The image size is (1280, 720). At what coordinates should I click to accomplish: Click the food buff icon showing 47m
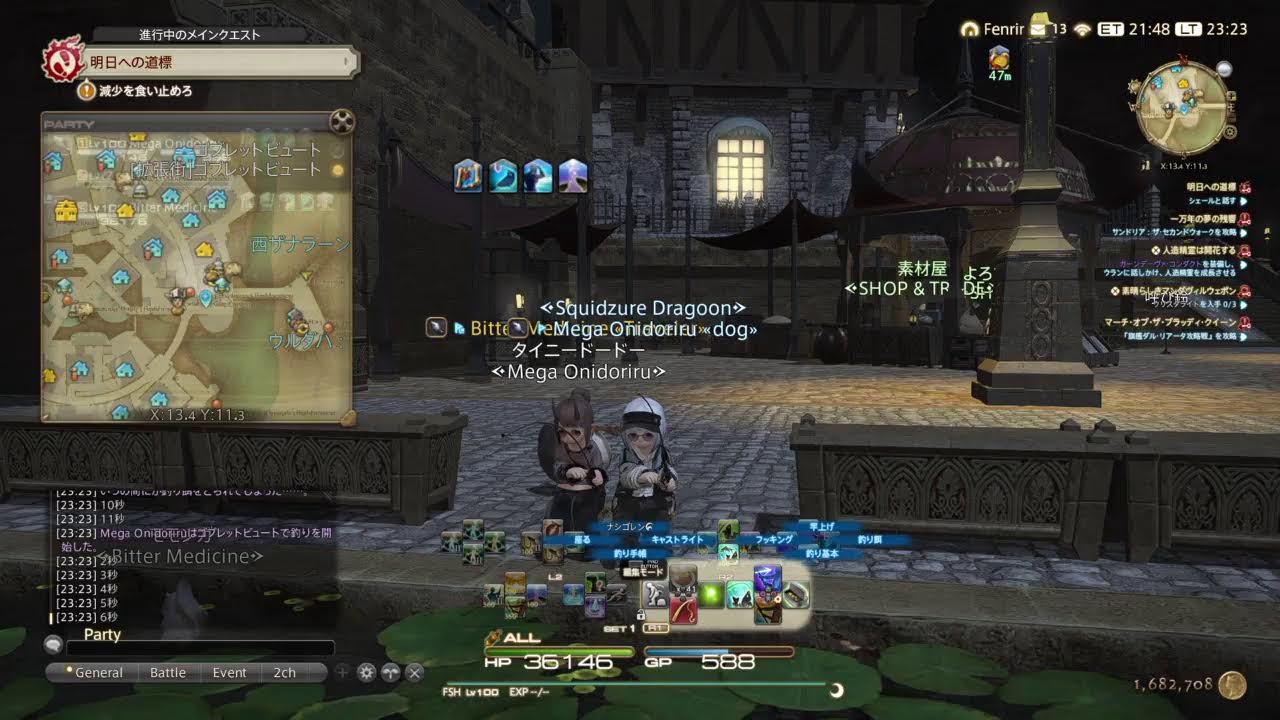(x=999, y=58)
